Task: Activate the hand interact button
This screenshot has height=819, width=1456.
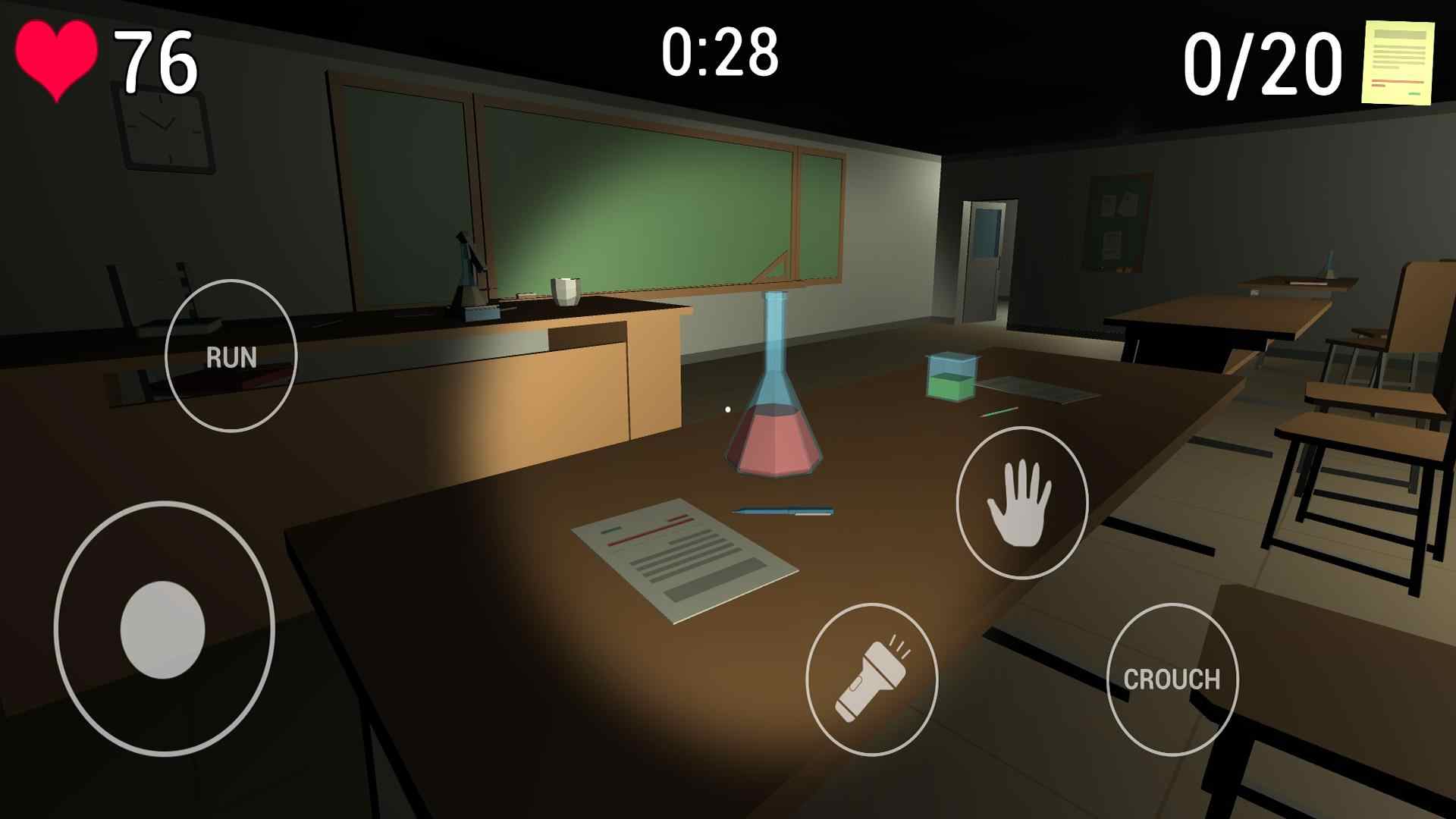Action: 1021,503
